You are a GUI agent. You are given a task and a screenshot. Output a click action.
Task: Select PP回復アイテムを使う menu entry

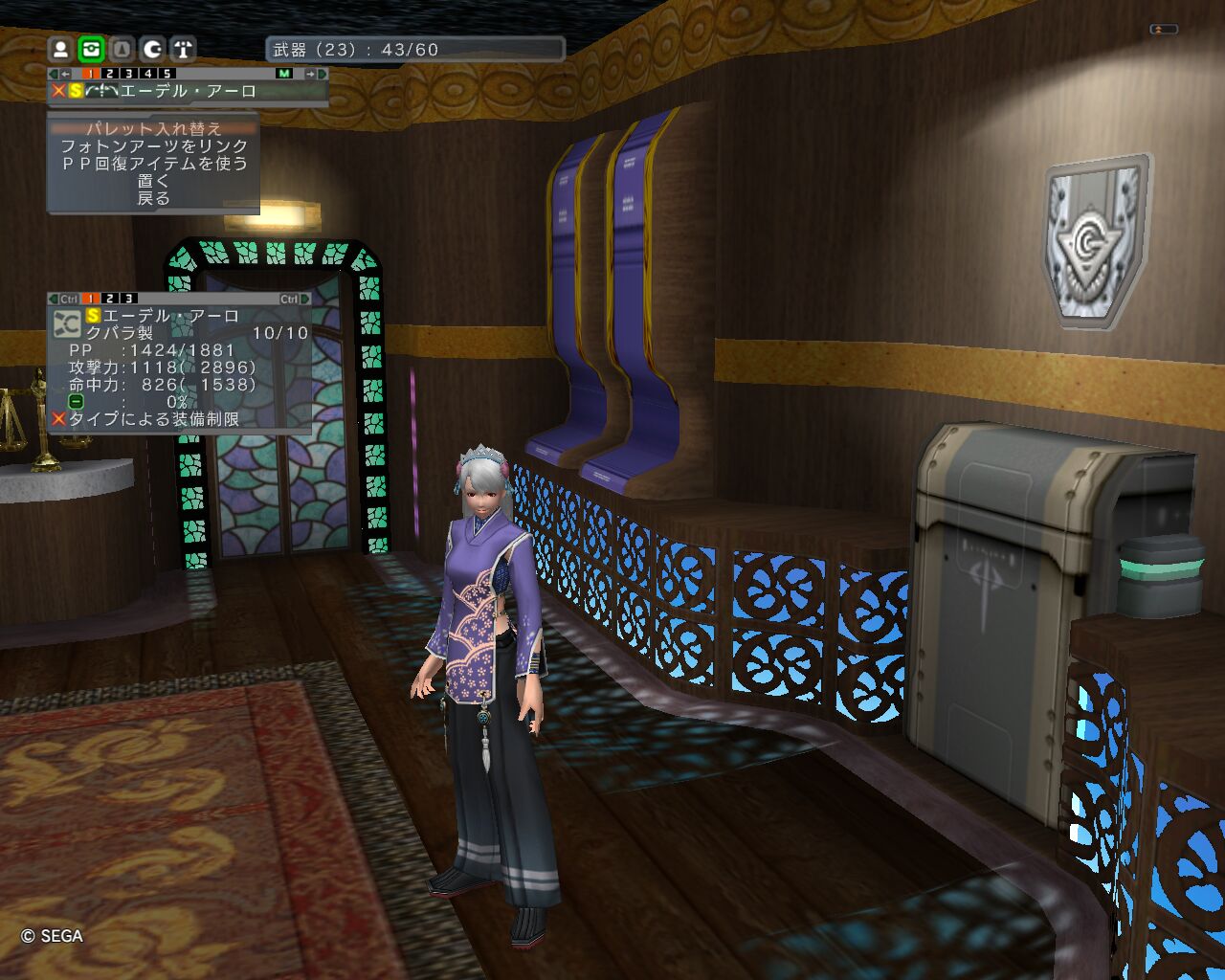[153, 164]
